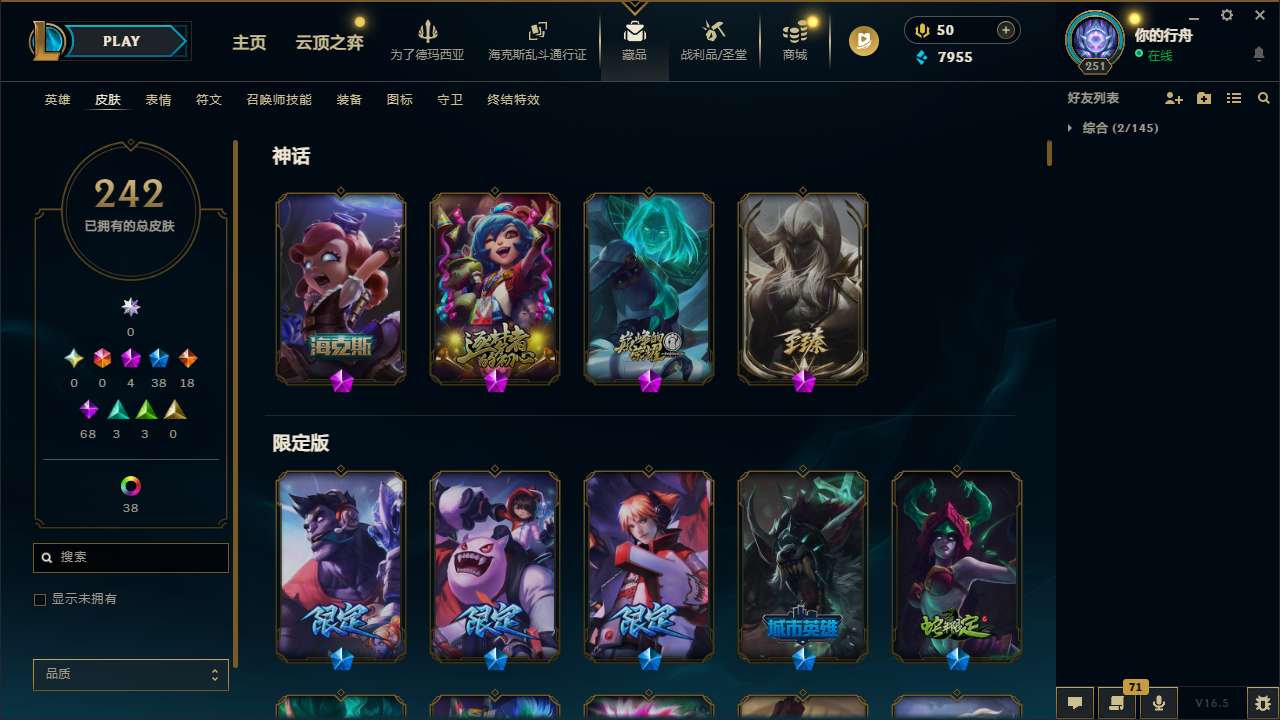The width and height of the screenshot is (1280, 720).
Task: Open the 品质 quality dropdown
Action: coord(130,674)
